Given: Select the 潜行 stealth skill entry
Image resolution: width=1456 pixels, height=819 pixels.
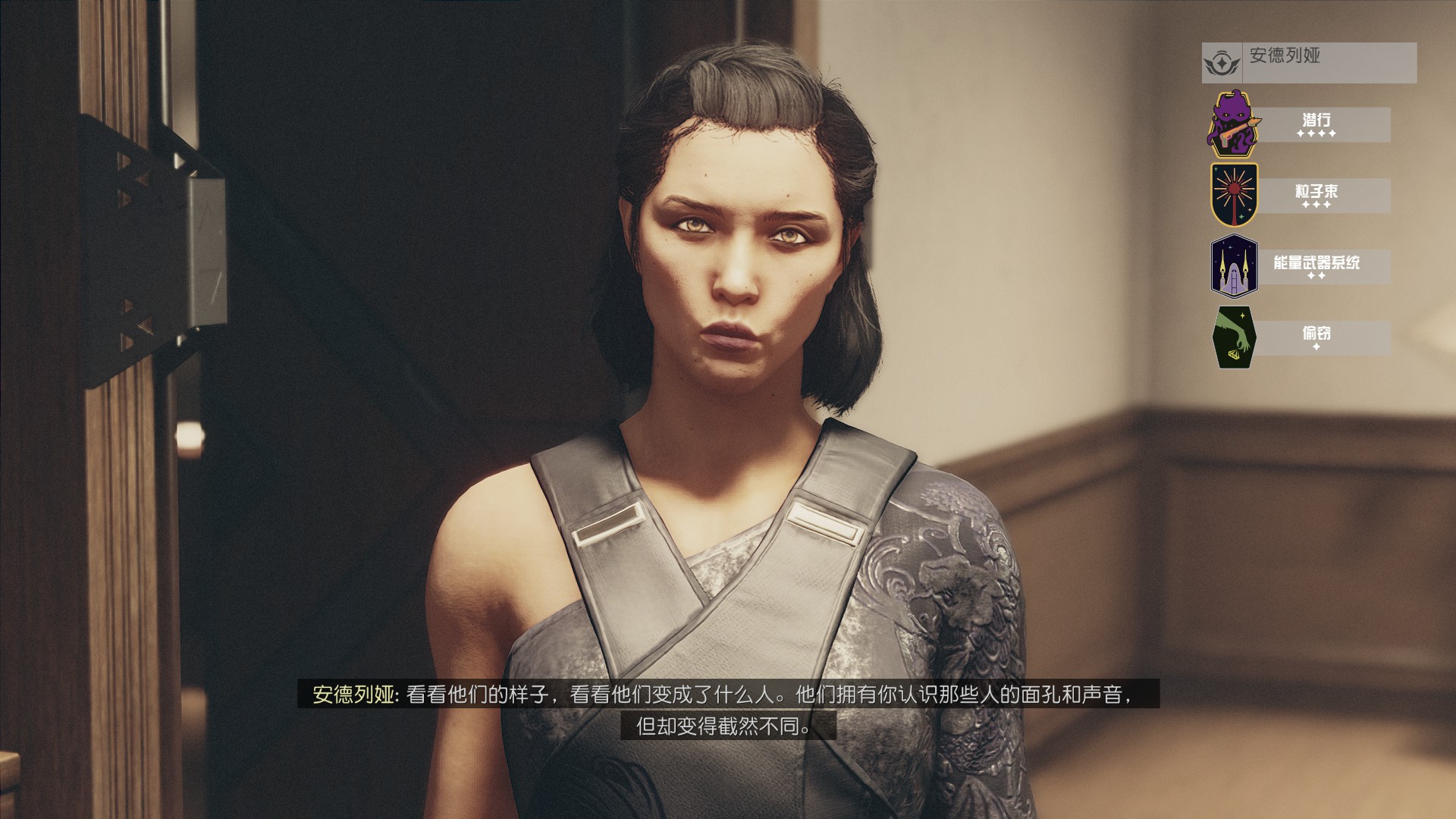Looking at the screenshot, I should [1316, 124].
